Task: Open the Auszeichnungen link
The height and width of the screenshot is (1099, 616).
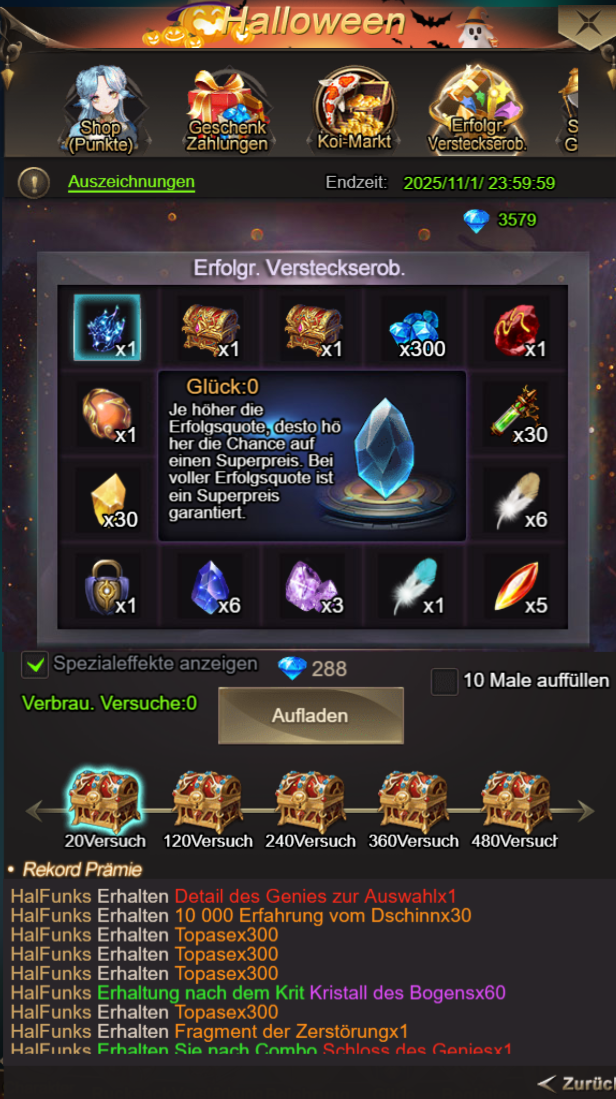Action: click(x=131, y=182)
